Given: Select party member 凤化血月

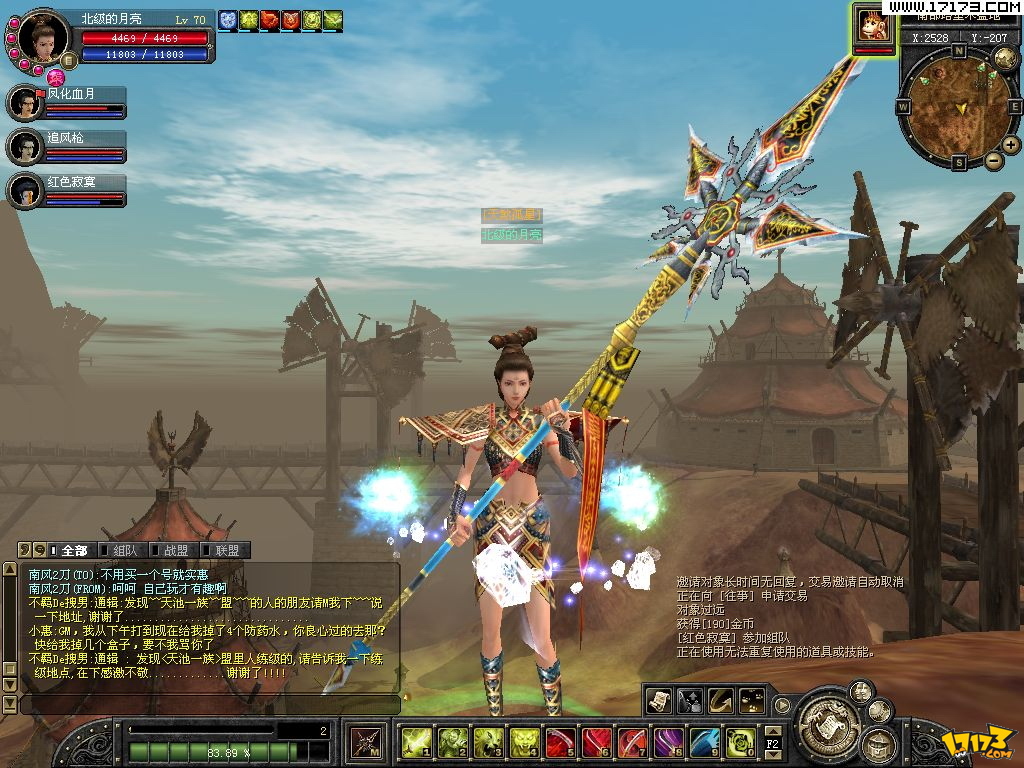Looking at the screenshot, I should (24, 103).
